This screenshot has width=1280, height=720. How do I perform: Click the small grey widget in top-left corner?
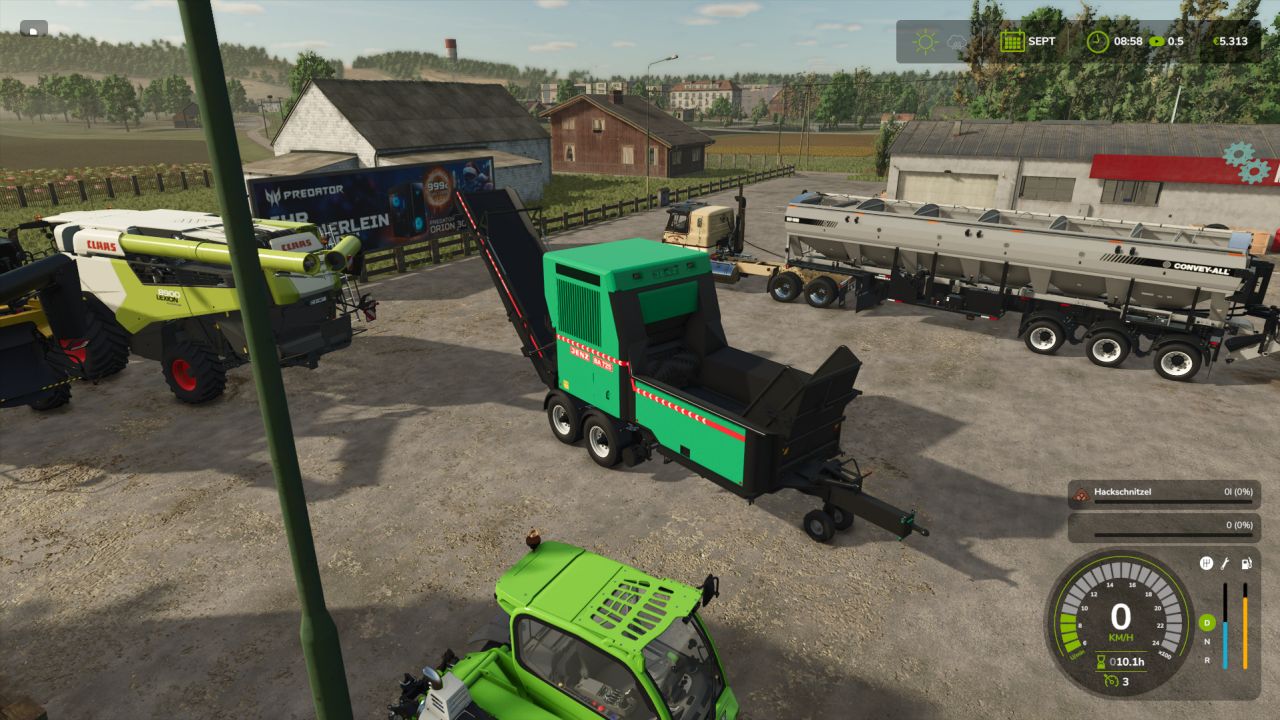[33, 29]
